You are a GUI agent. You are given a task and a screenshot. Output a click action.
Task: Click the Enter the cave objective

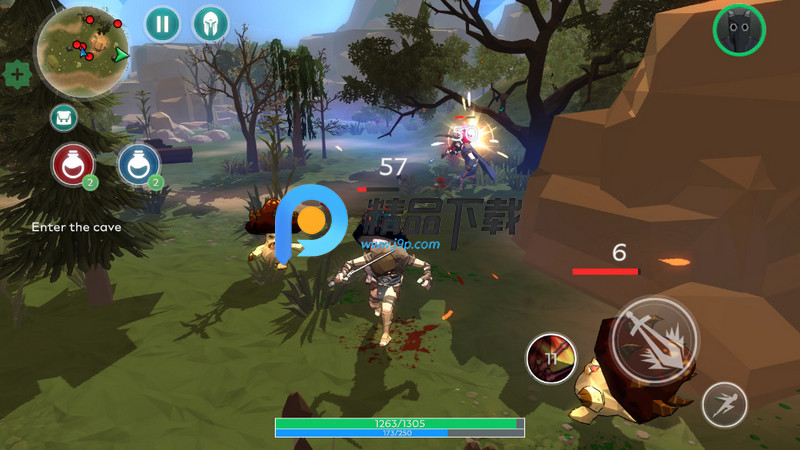(76, 227)
